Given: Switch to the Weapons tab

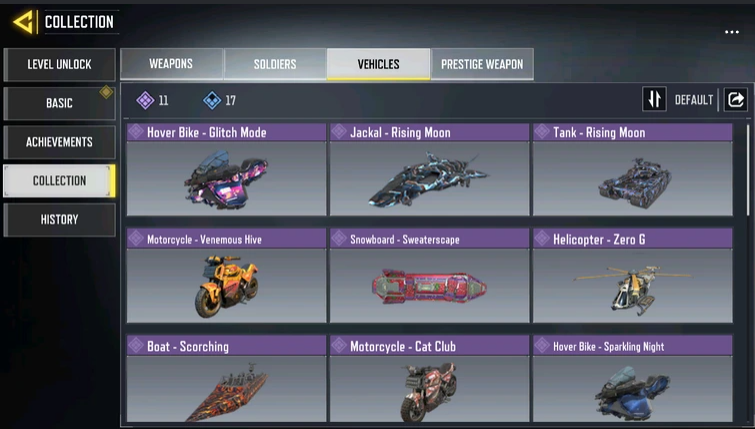Looking at the screenshot, I should 171,64.
